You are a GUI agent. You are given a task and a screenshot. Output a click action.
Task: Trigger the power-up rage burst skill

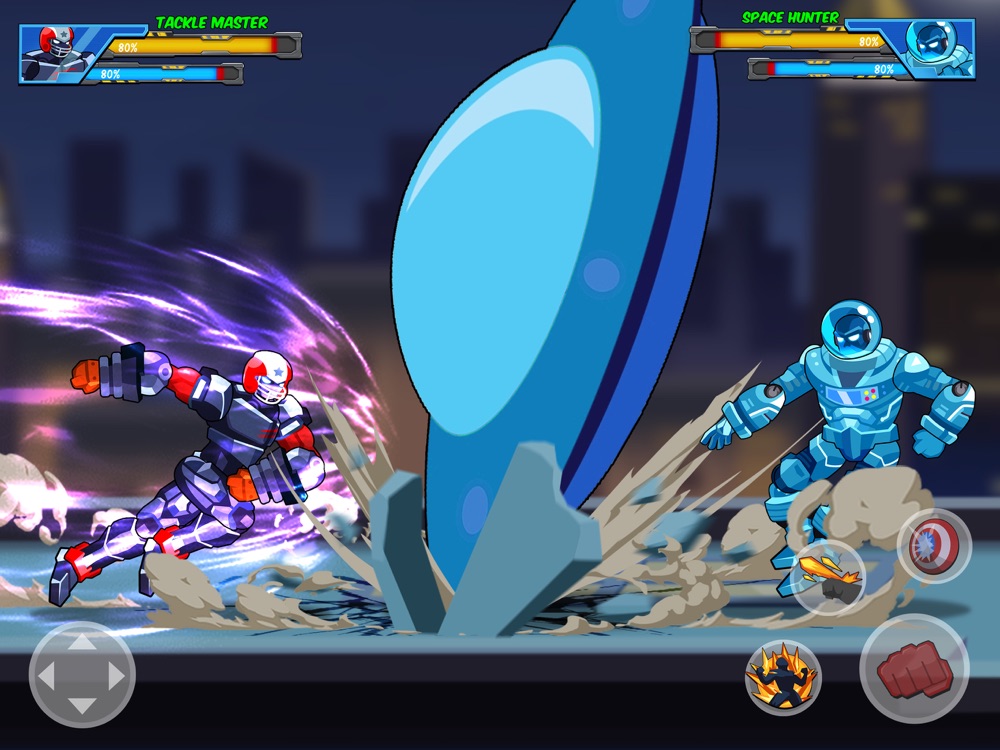coord(783,676)
